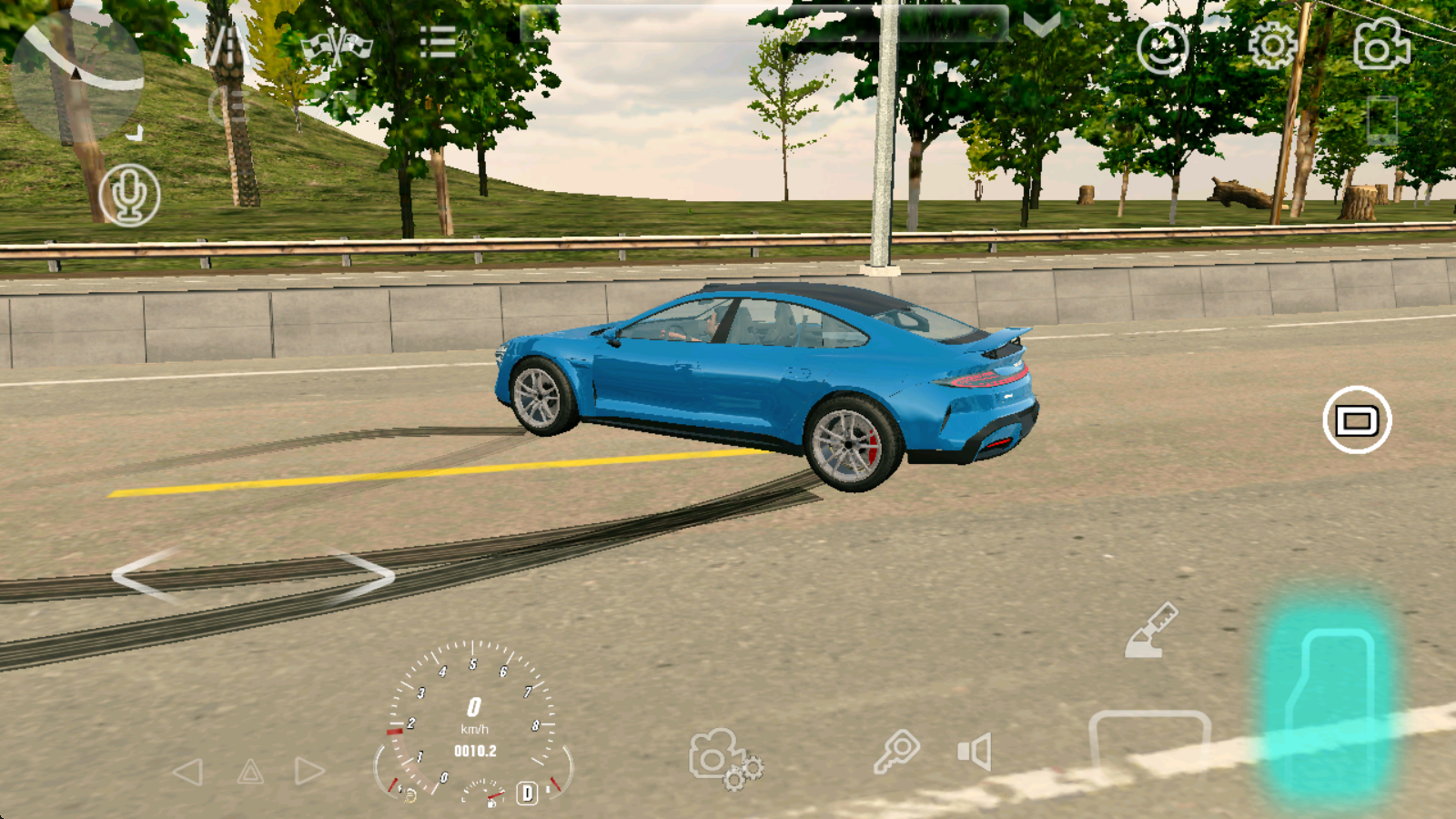The image size is (1456, 819).
Task: Open the circular minimap
Action: click(x=78, y=71)
